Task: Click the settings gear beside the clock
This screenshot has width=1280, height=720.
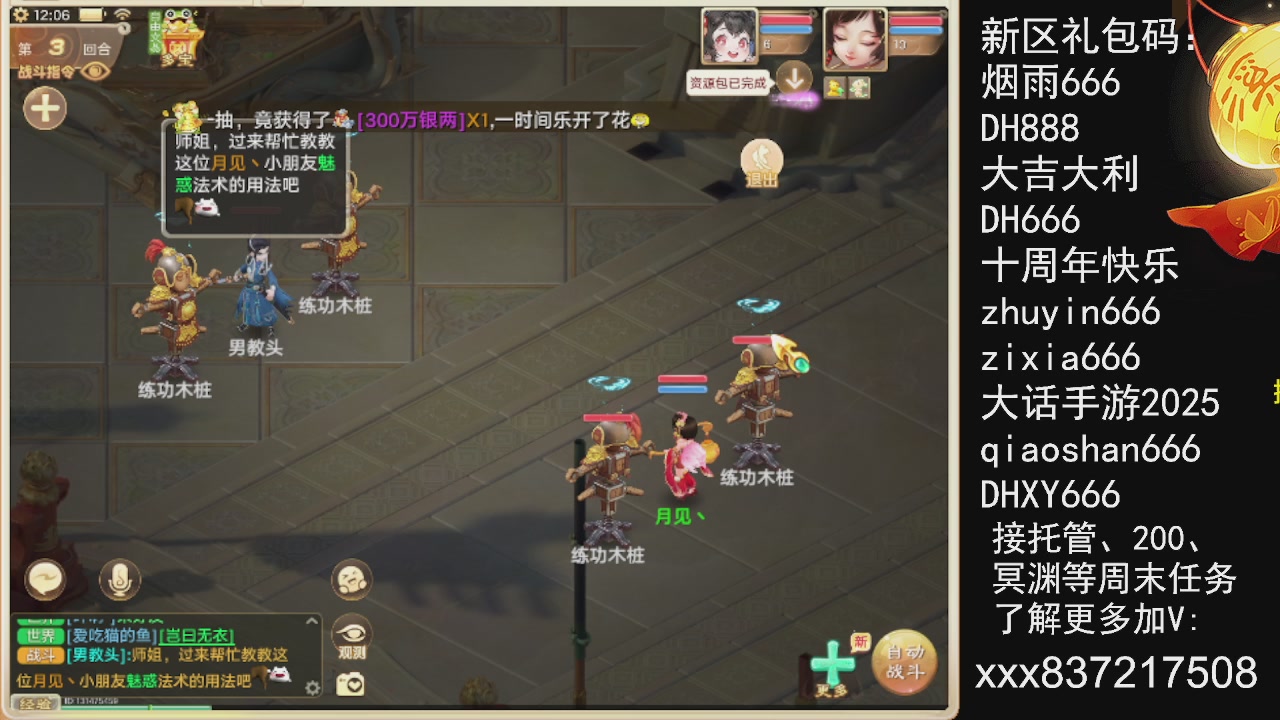Action: click(x=20, y=15)
